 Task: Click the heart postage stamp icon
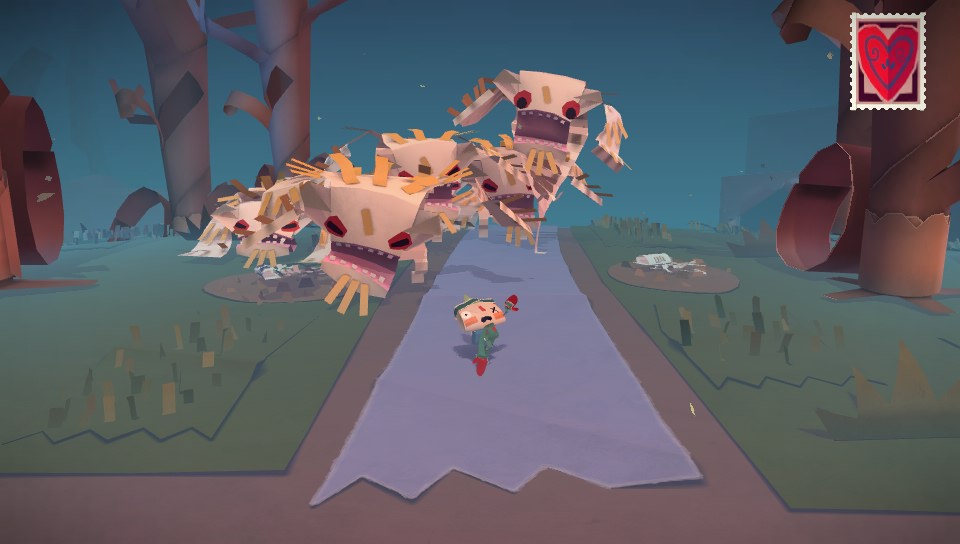tap(887, 61)
